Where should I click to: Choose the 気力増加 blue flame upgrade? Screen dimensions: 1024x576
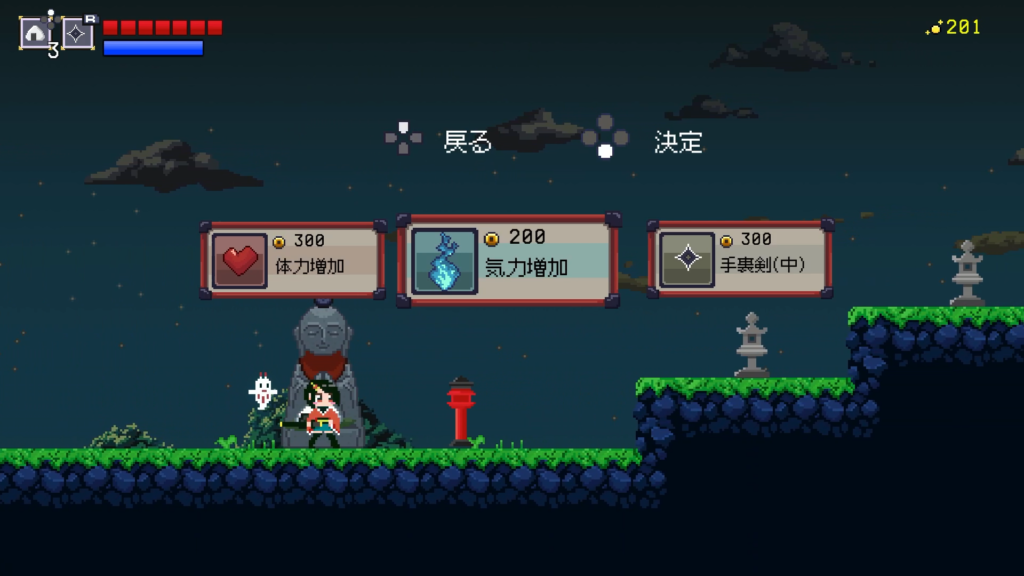(508, 260)
